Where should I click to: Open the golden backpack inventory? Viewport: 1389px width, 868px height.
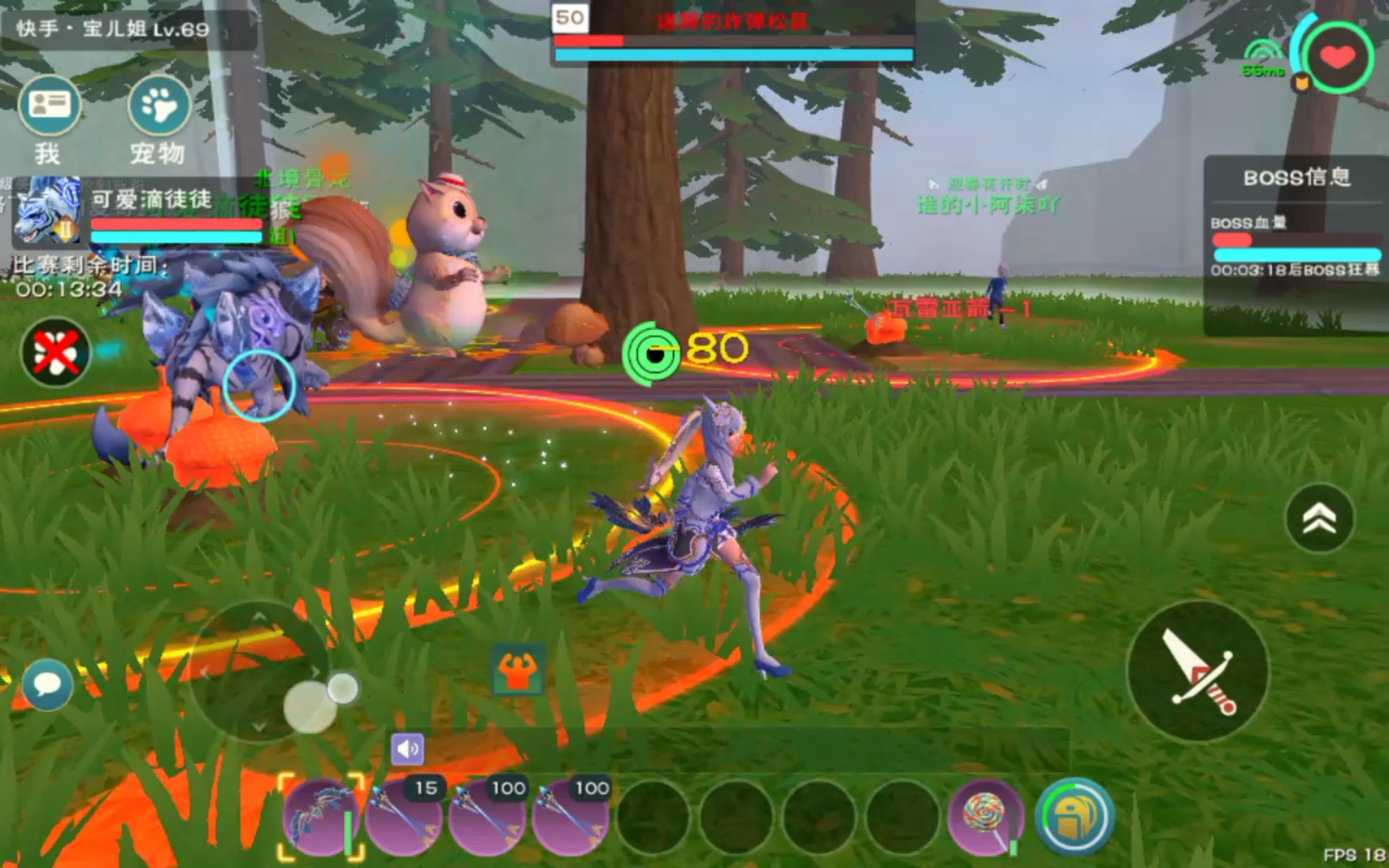(x=1075, y=817)
